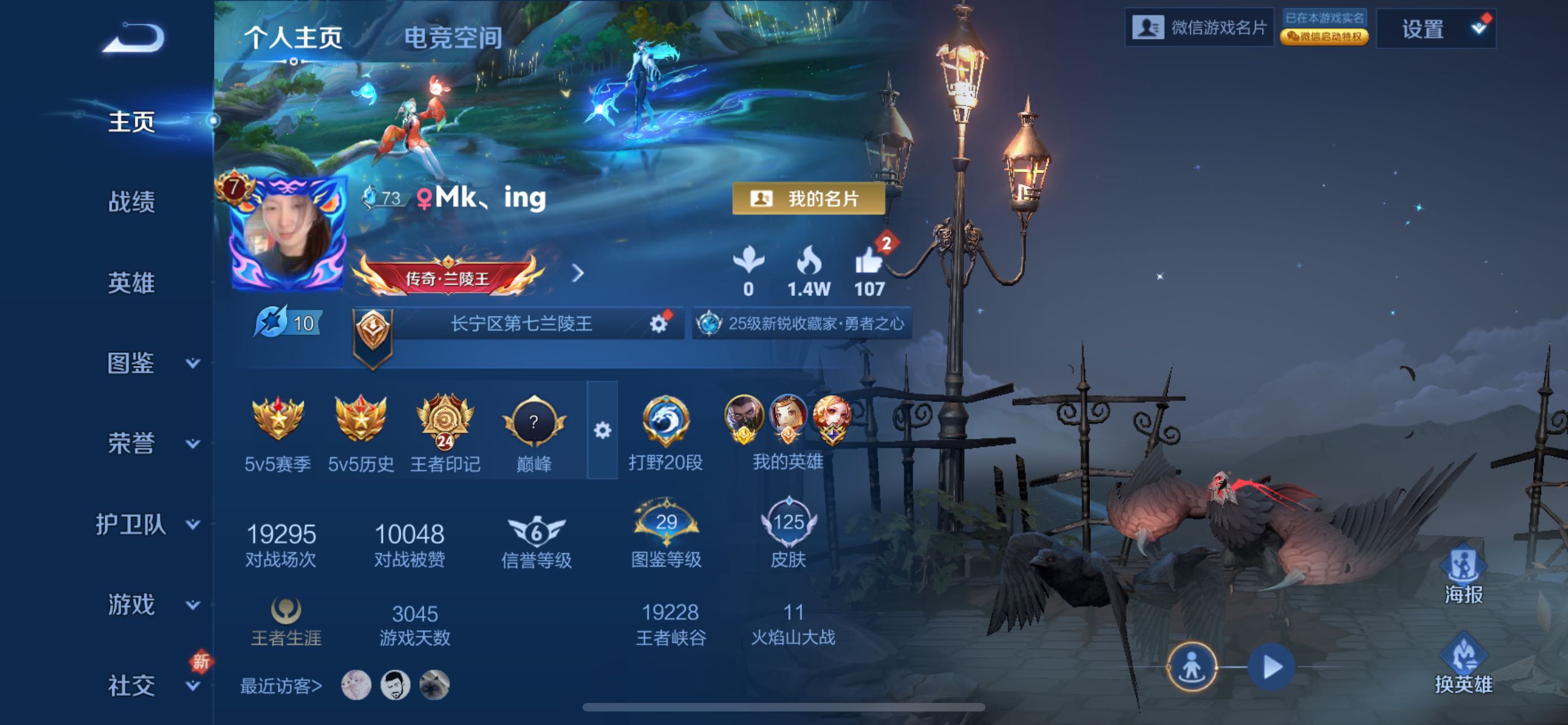Image resolution: width=1568 pixels, height=725 pixels.
Task: Select 英雄 in the side menu
Action: pyautogui.click(x=132, y=283)
